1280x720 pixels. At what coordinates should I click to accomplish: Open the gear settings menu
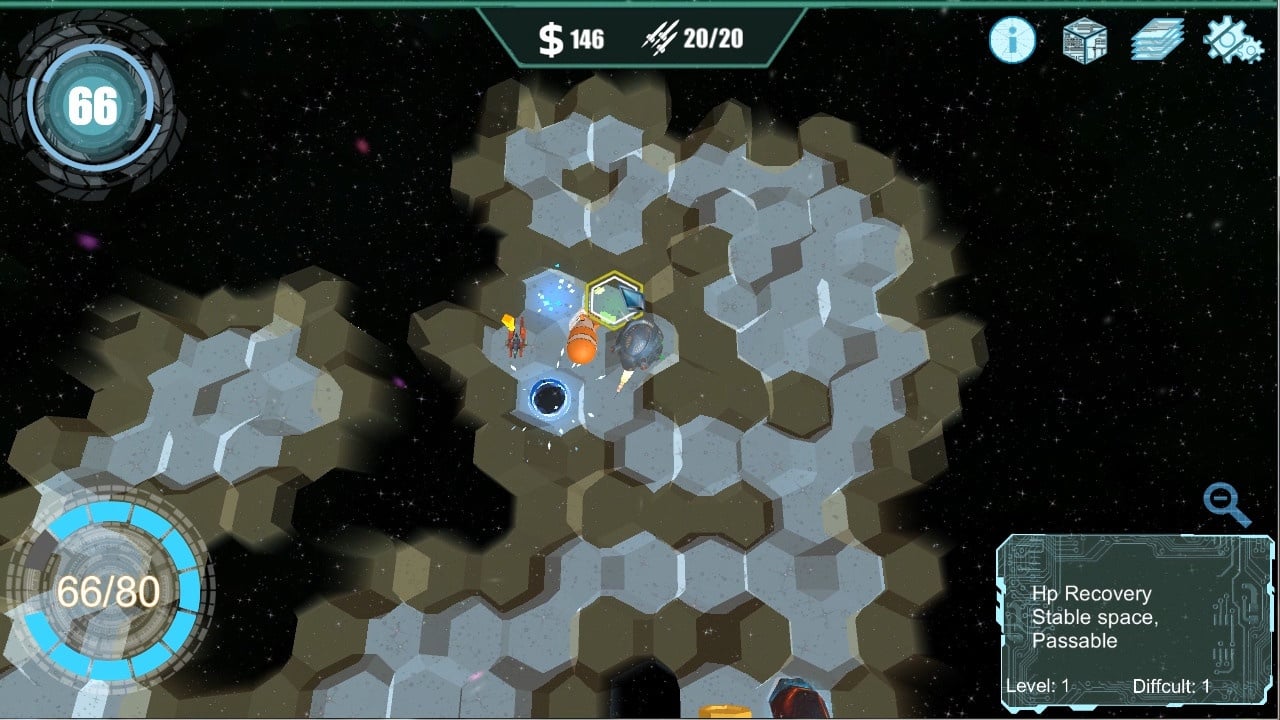(1233, 41)
